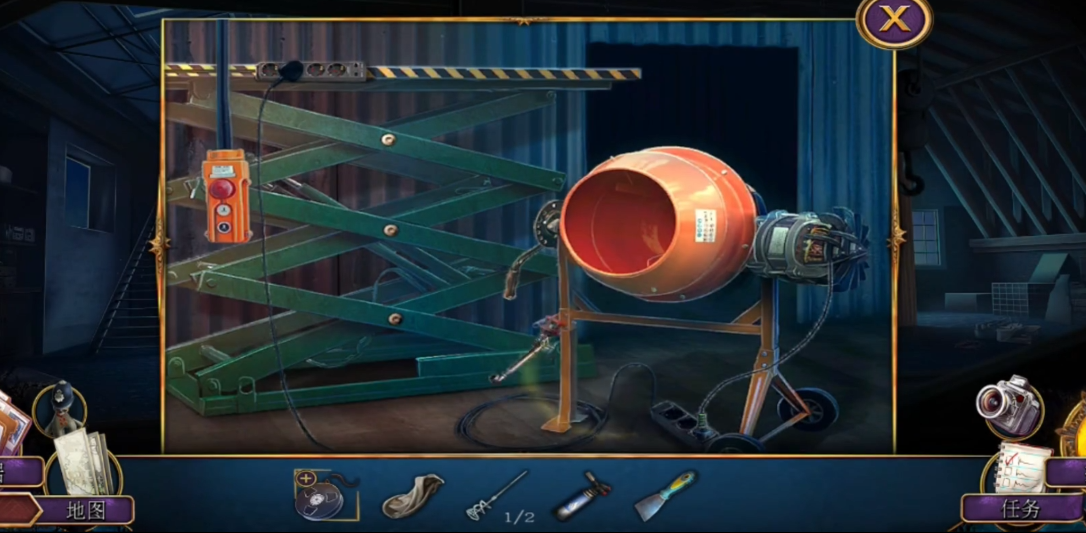Click the video camera icon
The width and height of the screenshot is (1086, 533).
(1008, 405)
